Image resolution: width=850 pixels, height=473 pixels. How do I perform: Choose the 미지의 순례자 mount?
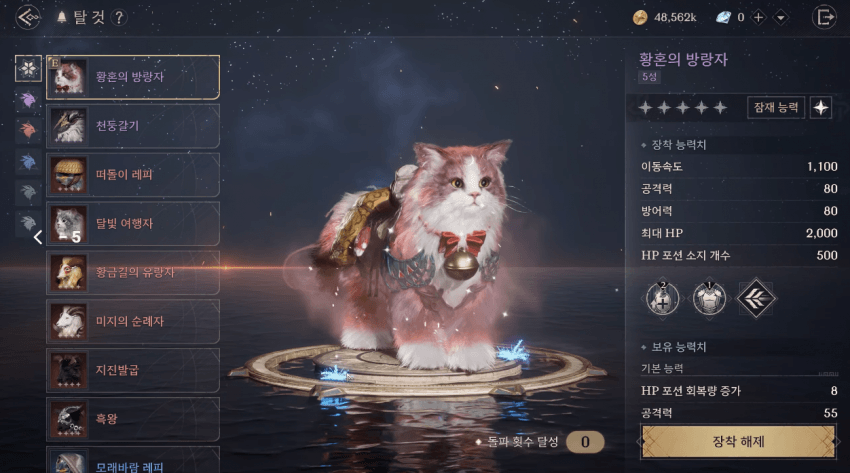click(x=133, y=321)
